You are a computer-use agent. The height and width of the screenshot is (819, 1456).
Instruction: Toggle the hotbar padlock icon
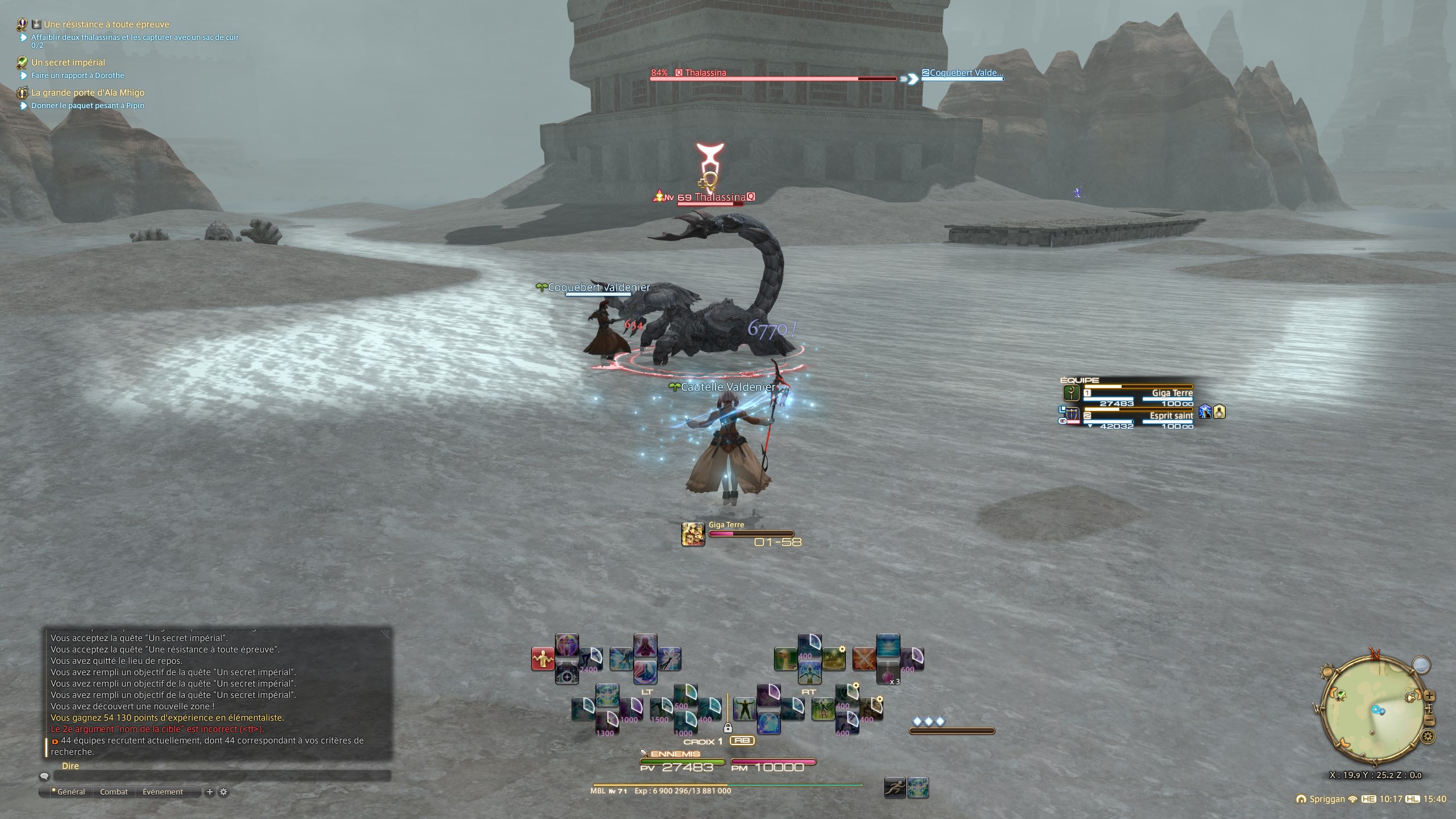point(727,727)
